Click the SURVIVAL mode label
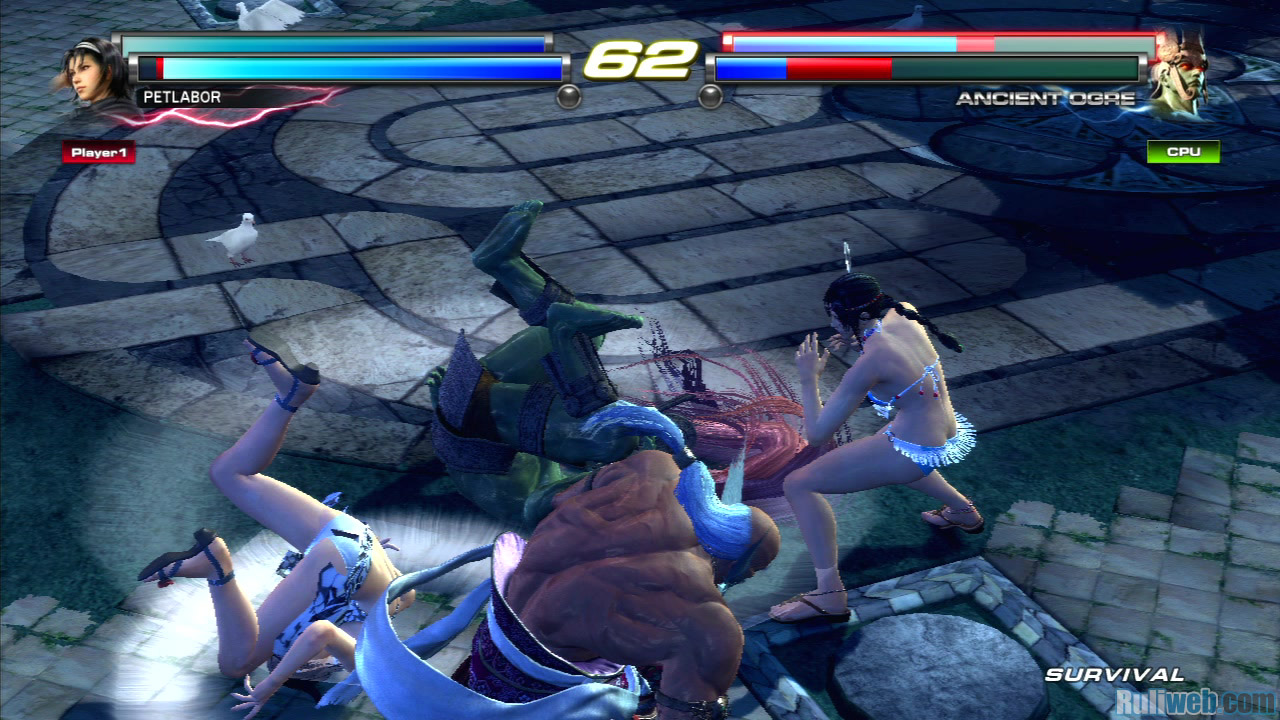 click(x=1114, y=675)
